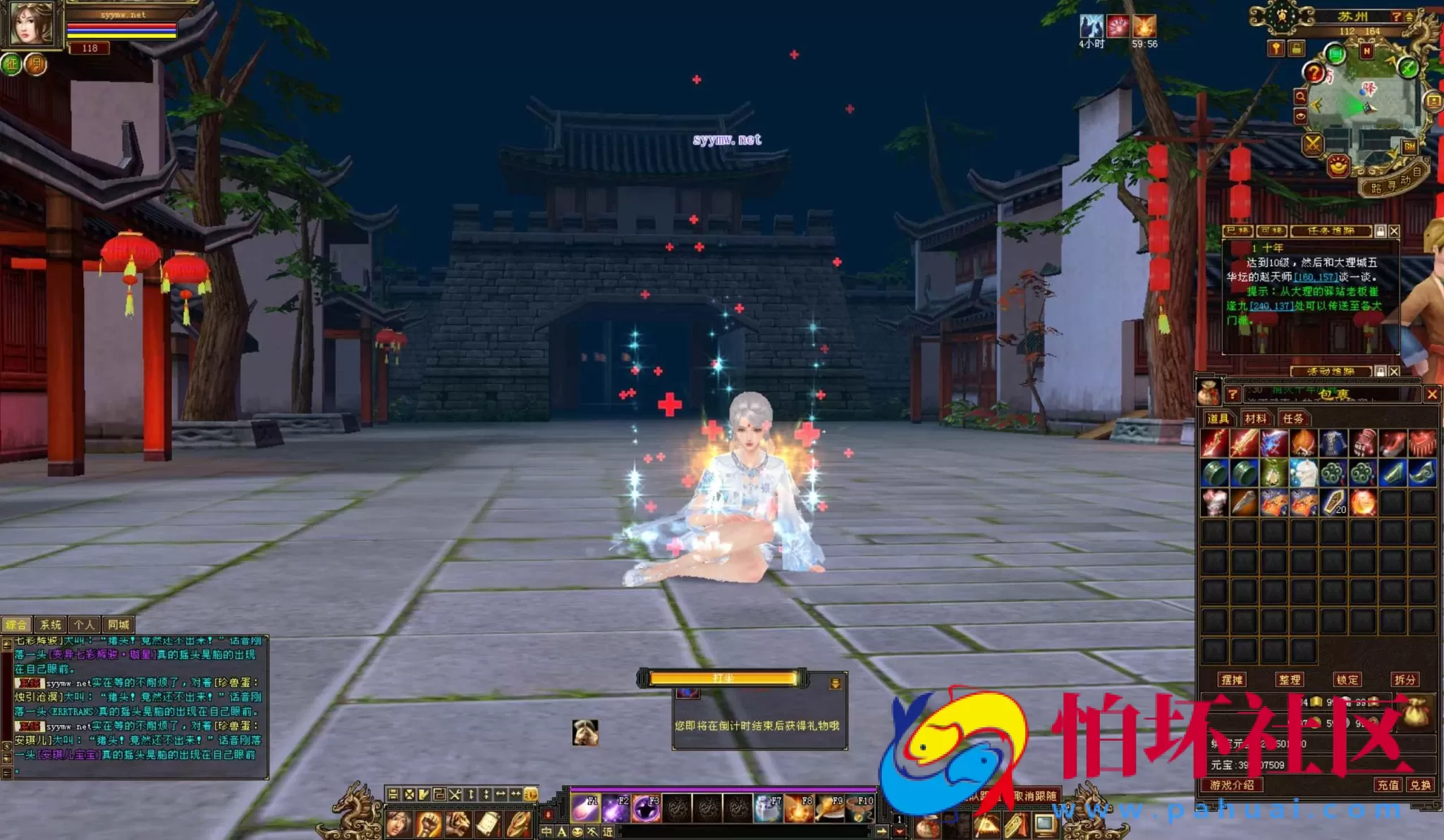Expand the 活动追踪 activity tracker bar
This screenshot has width=1444, height=840.
point(1331,371)
